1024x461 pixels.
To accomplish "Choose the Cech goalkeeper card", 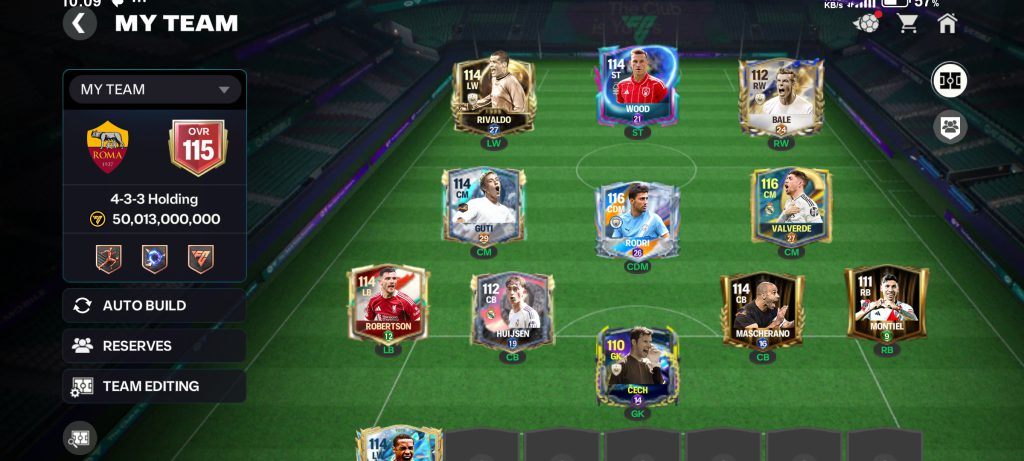I will (x=637, y=366).
